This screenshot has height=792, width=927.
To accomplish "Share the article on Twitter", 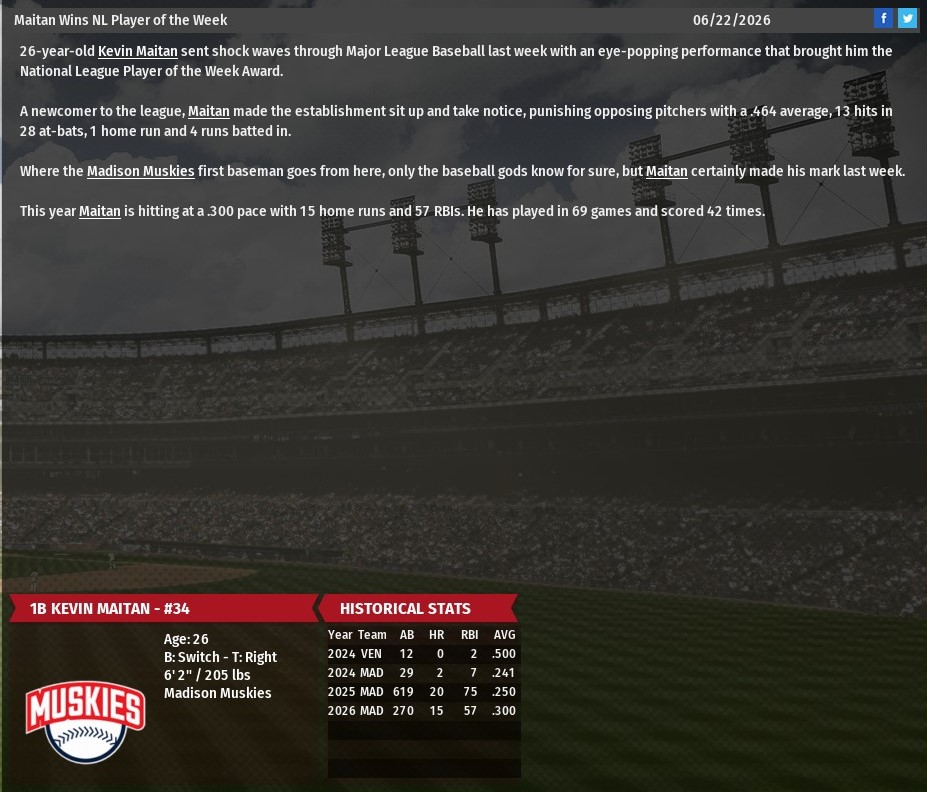I will [907, 18].
